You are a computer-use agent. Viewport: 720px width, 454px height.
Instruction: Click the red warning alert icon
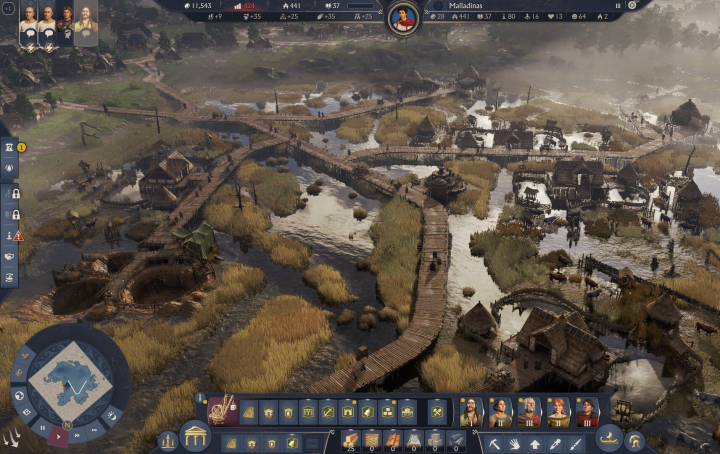point(18,236)
